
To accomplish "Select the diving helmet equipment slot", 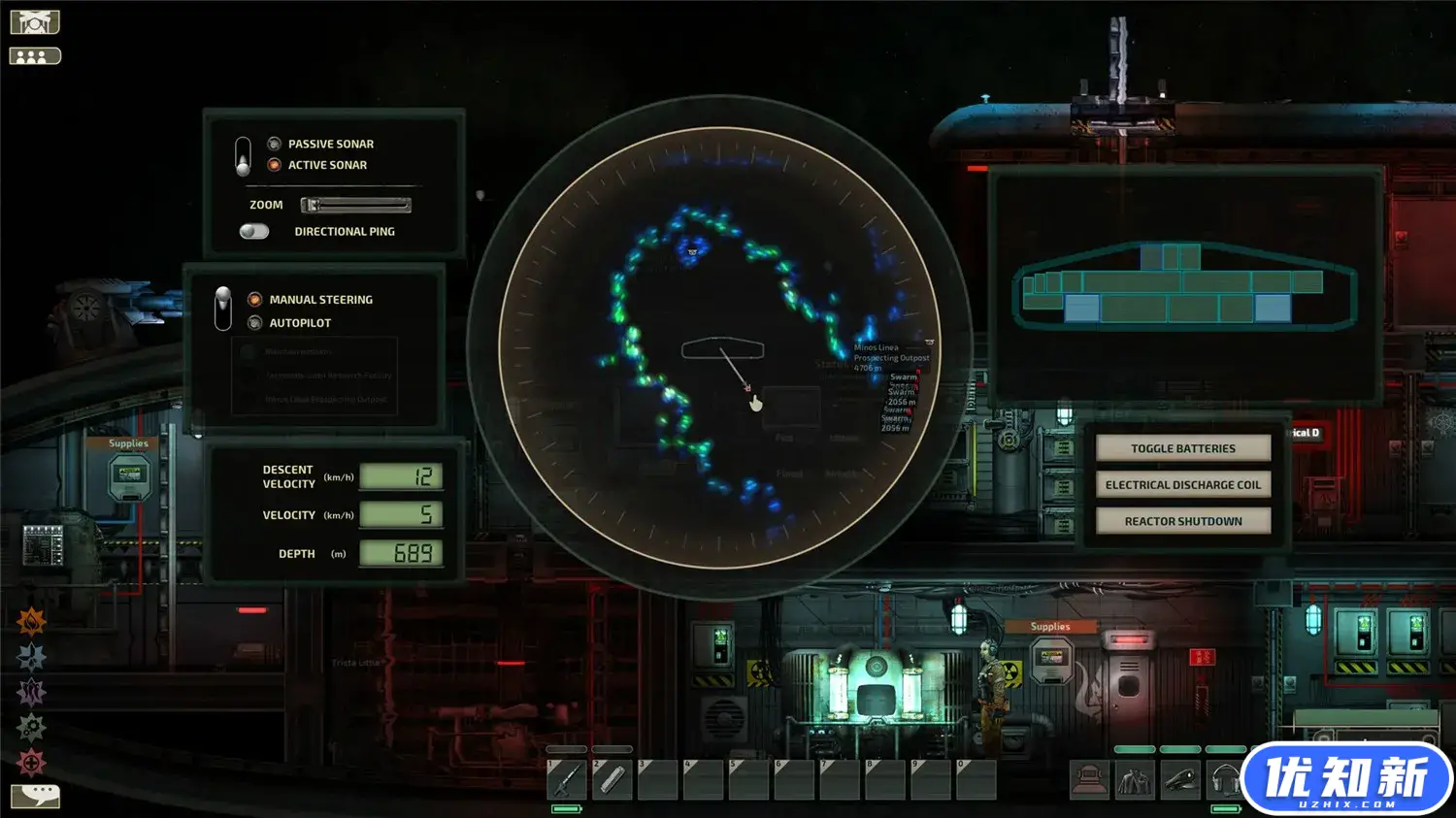I will [1089, 779].
